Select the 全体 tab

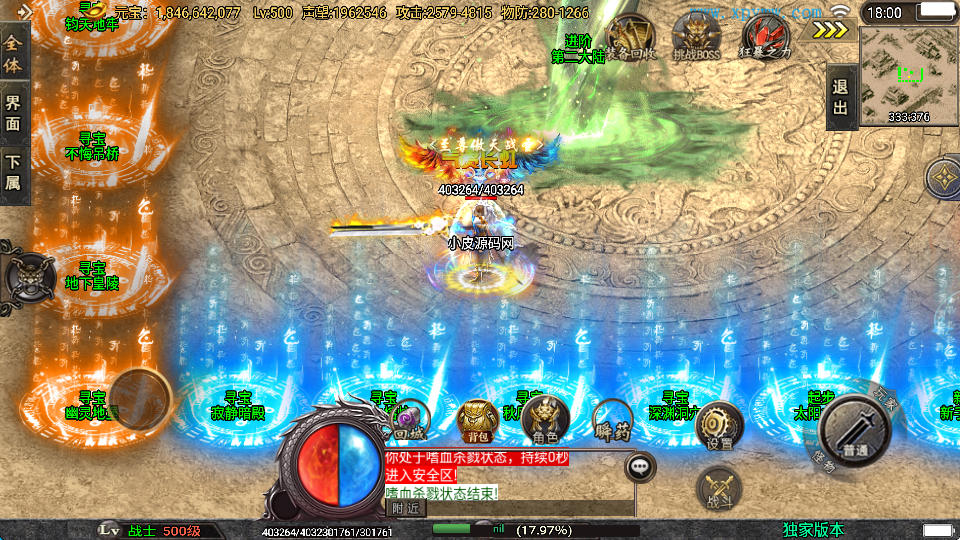[14, 47]
